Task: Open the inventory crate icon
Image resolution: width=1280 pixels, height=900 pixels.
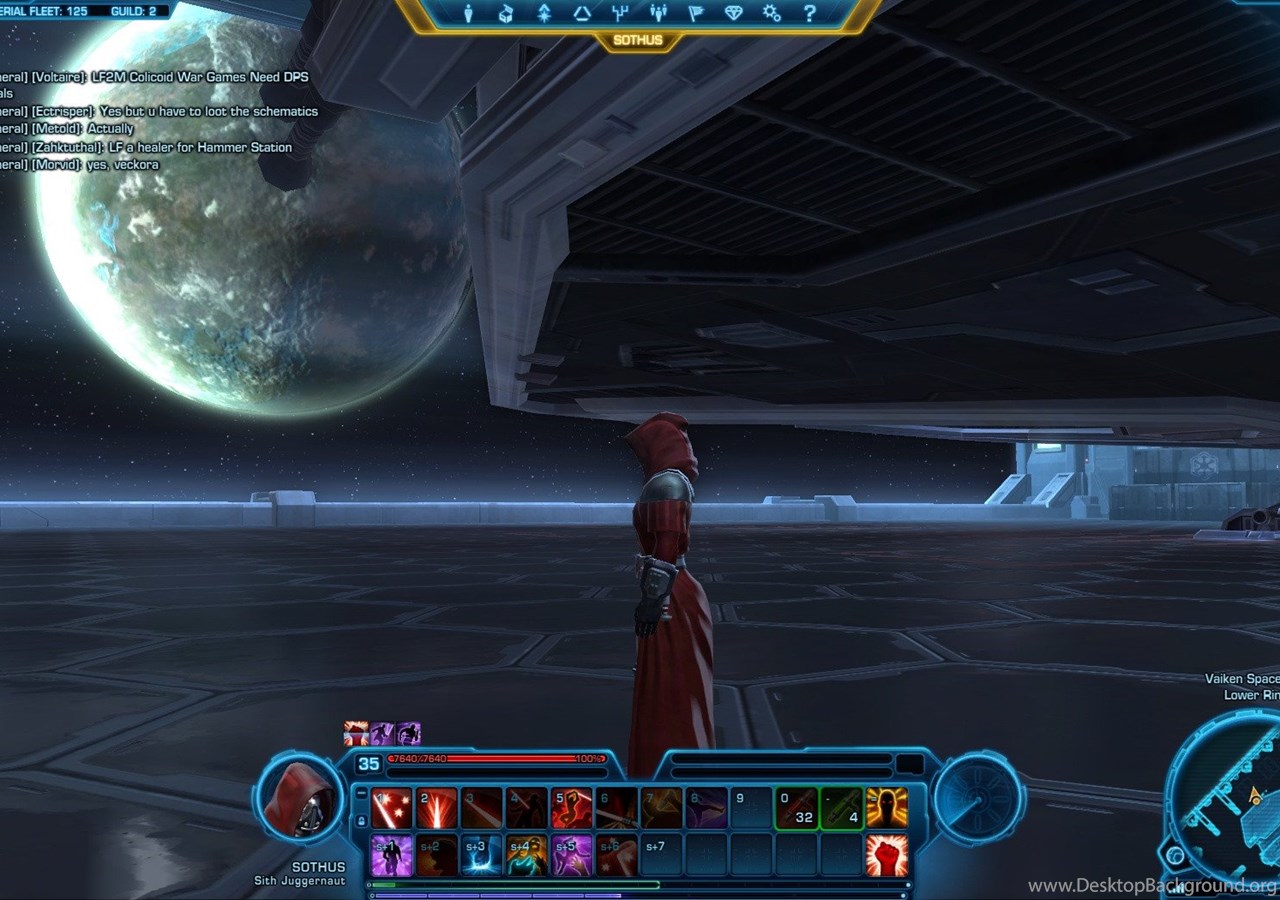Action: [506, 13]
